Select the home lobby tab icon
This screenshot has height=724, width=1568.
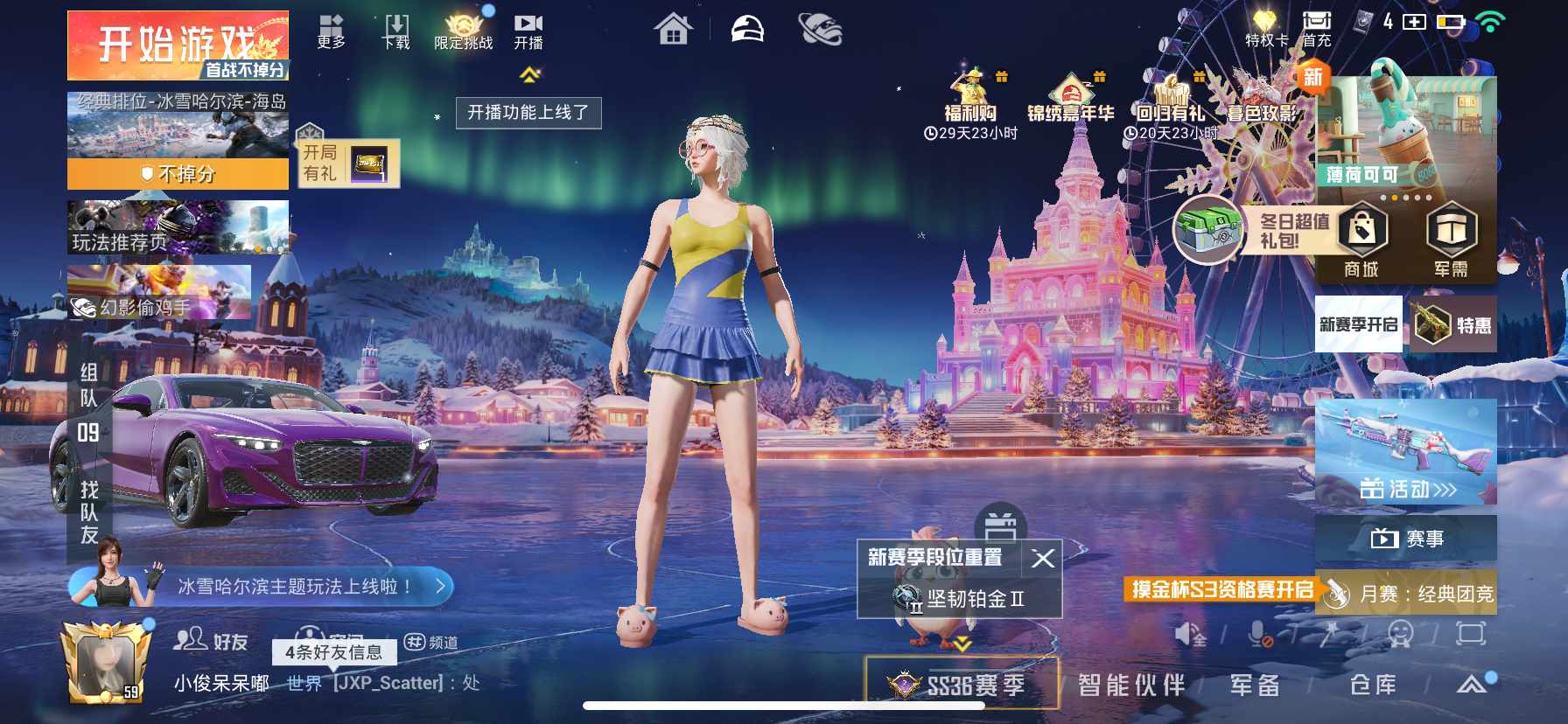(673, 31)
